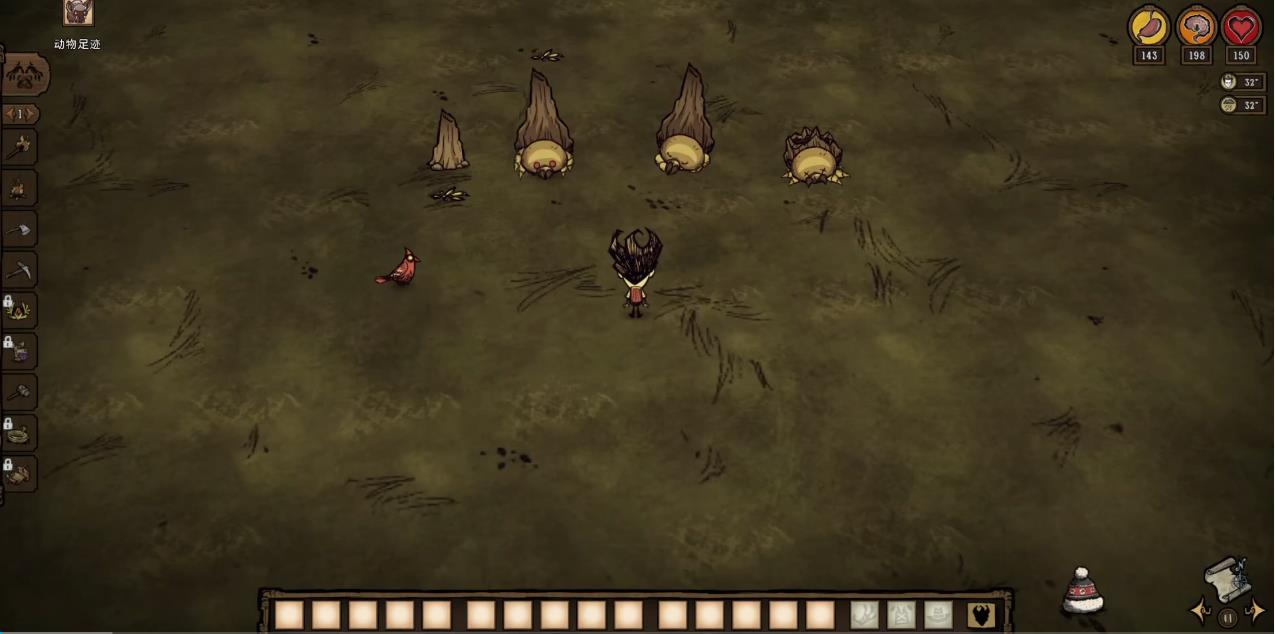Image resolution: width=1275 pixels, height=634 pixels.
Task: Craft the torch from pinned recipes
Action: [x=19, y=148]
